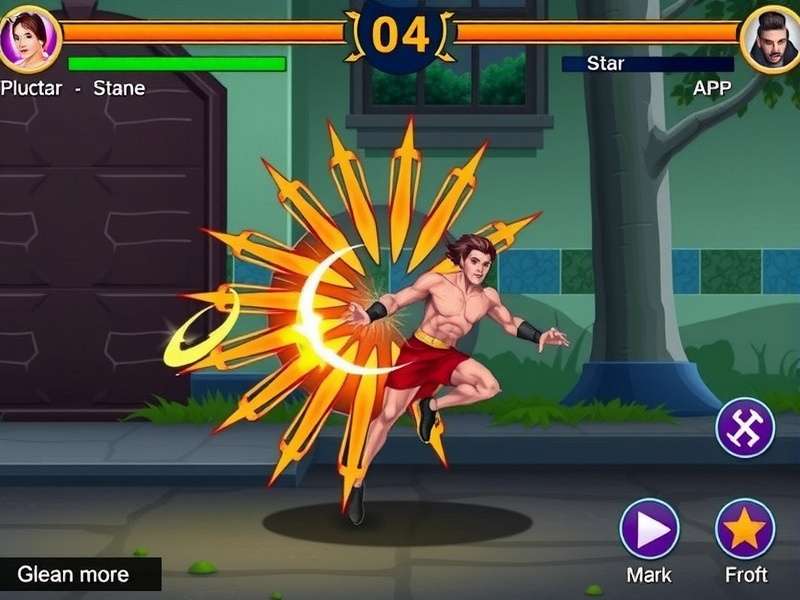Trigger the crossed-swords attack button
This screenshot has height=600, width=800.
click(745, 428)
